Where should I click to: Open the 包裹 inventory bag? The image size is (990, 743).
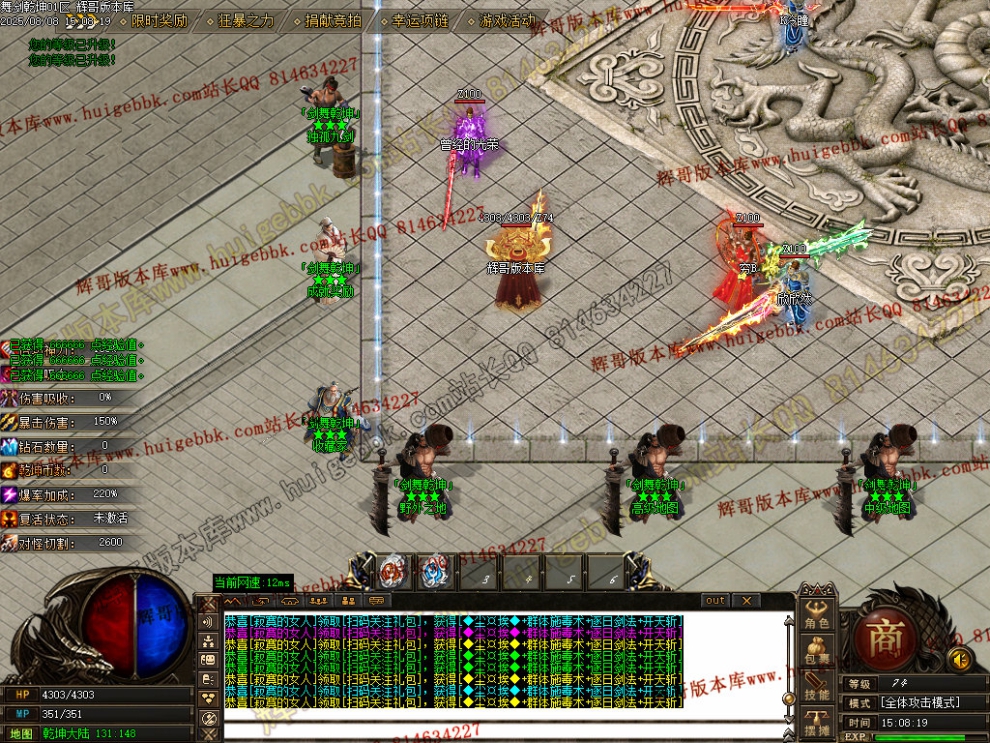[817, 652]
